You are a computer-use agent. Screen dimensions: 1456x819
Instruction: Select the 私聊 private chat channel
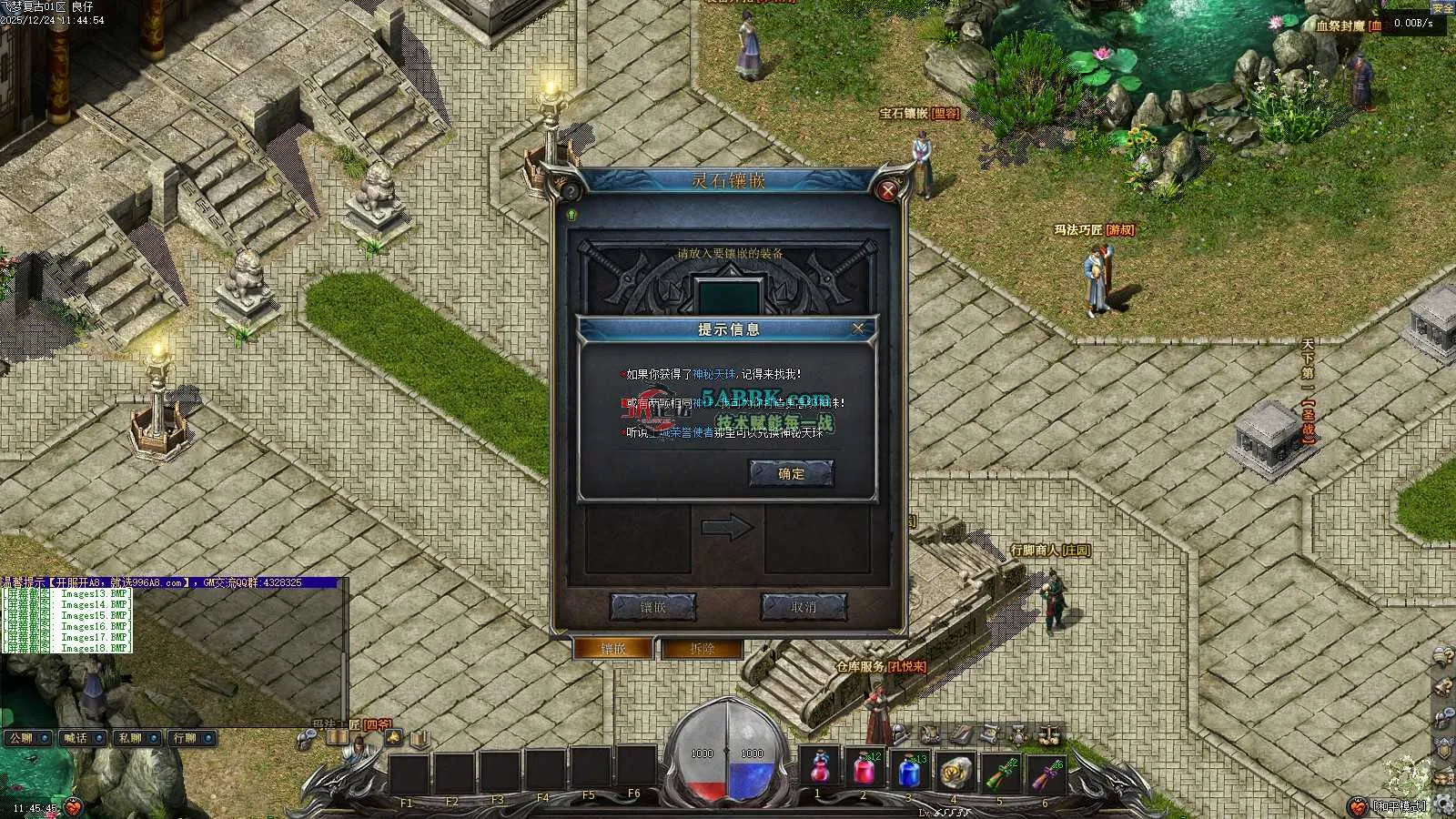tap(136, 738)
